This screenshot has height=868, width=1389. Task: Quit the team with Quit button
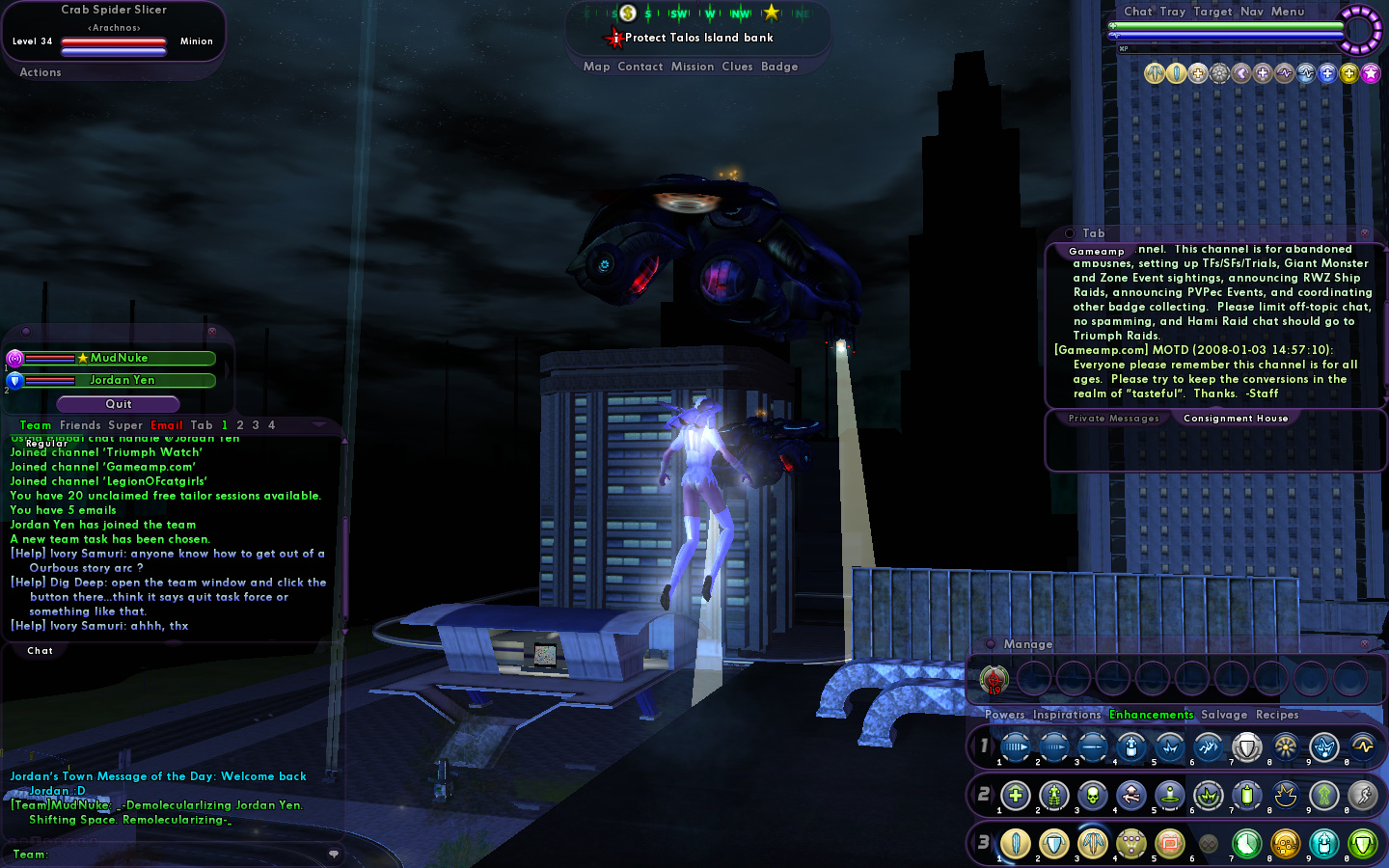pyautogui.click(x=119, y=404)
